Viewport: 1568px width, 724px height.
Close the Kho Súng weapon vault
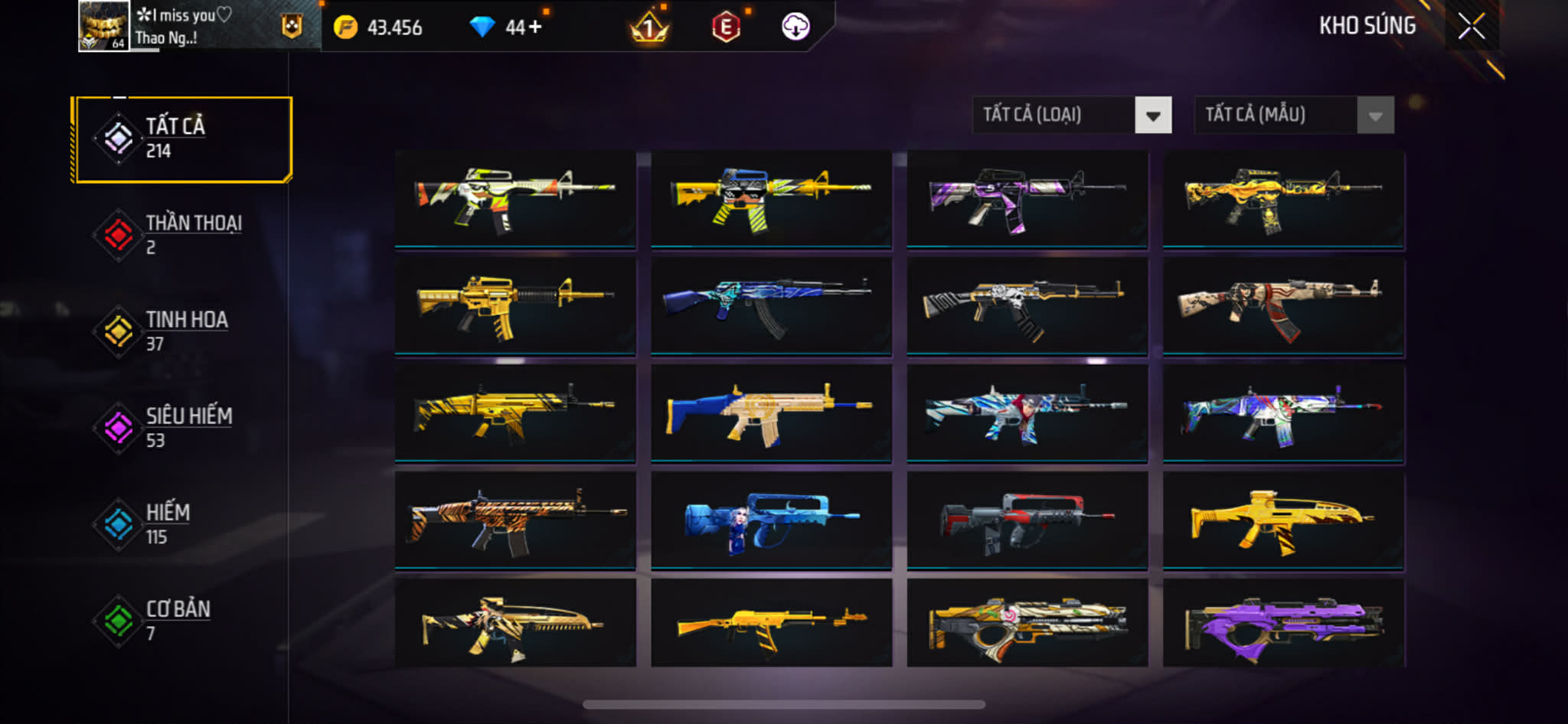1471,27
